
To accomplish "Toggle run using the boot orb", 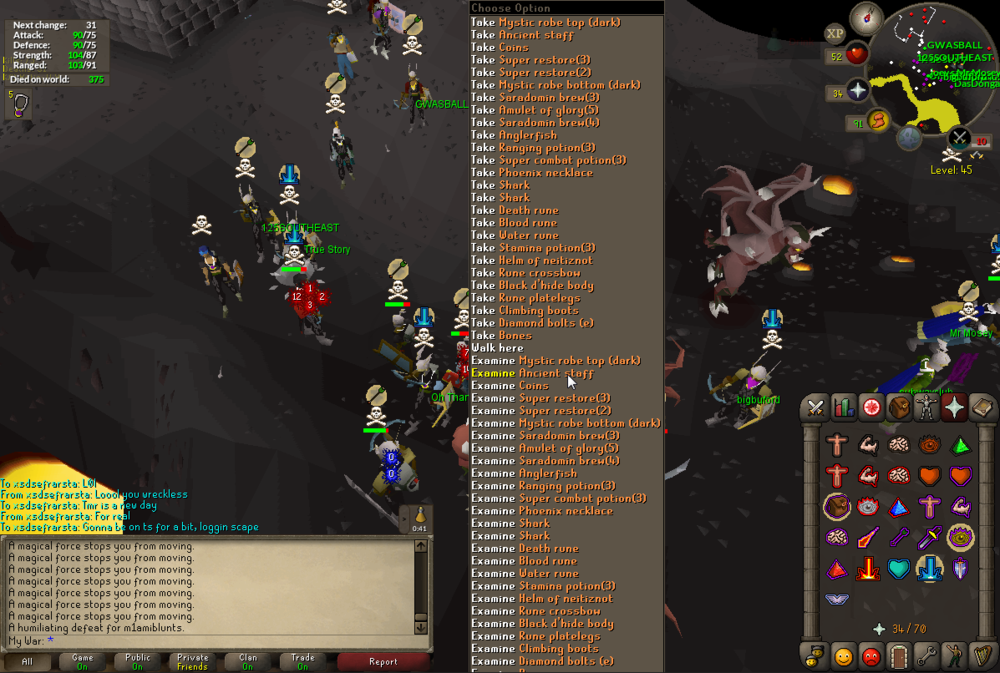I will [880, 122].
